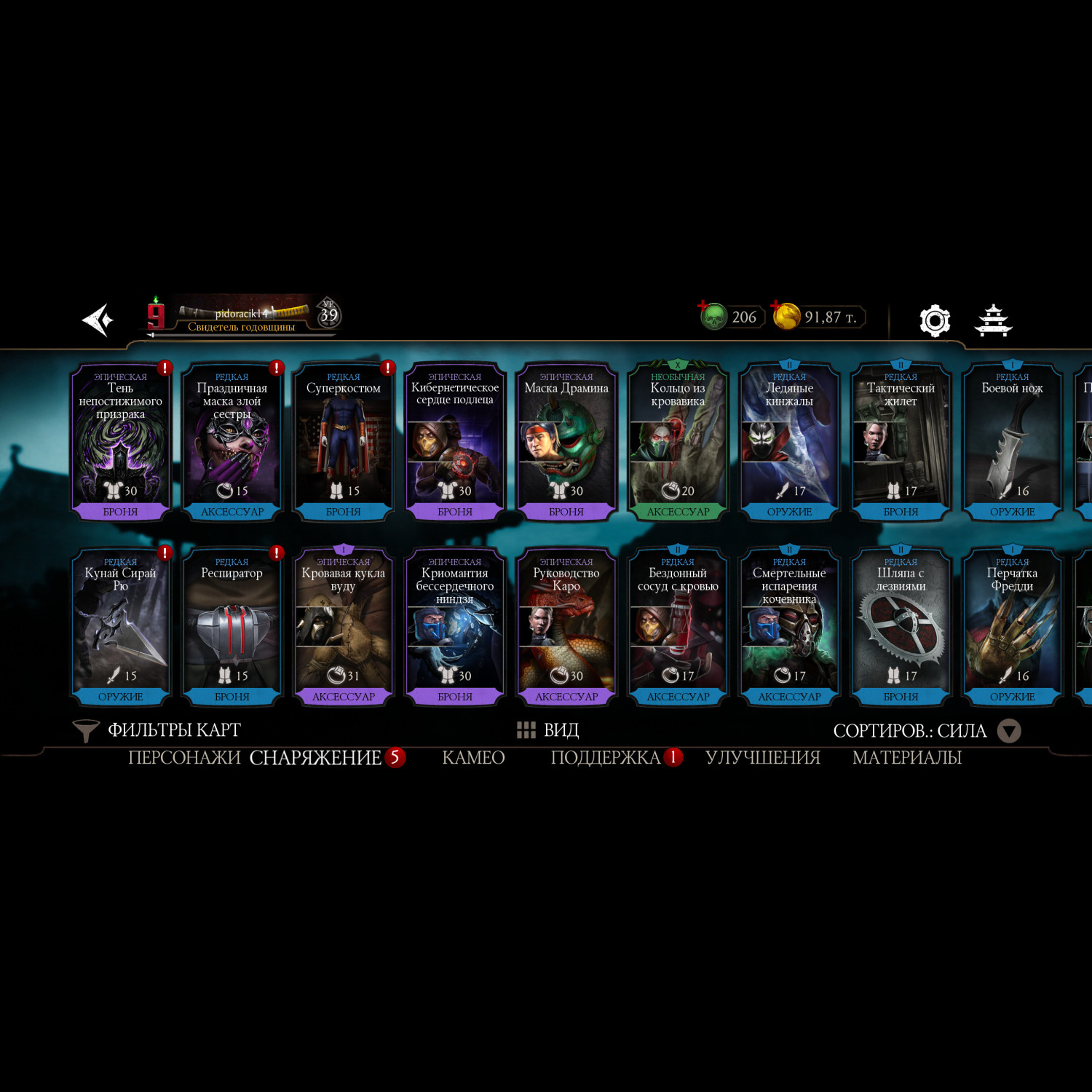Open the Респиратор armor card

pos(232,626)
